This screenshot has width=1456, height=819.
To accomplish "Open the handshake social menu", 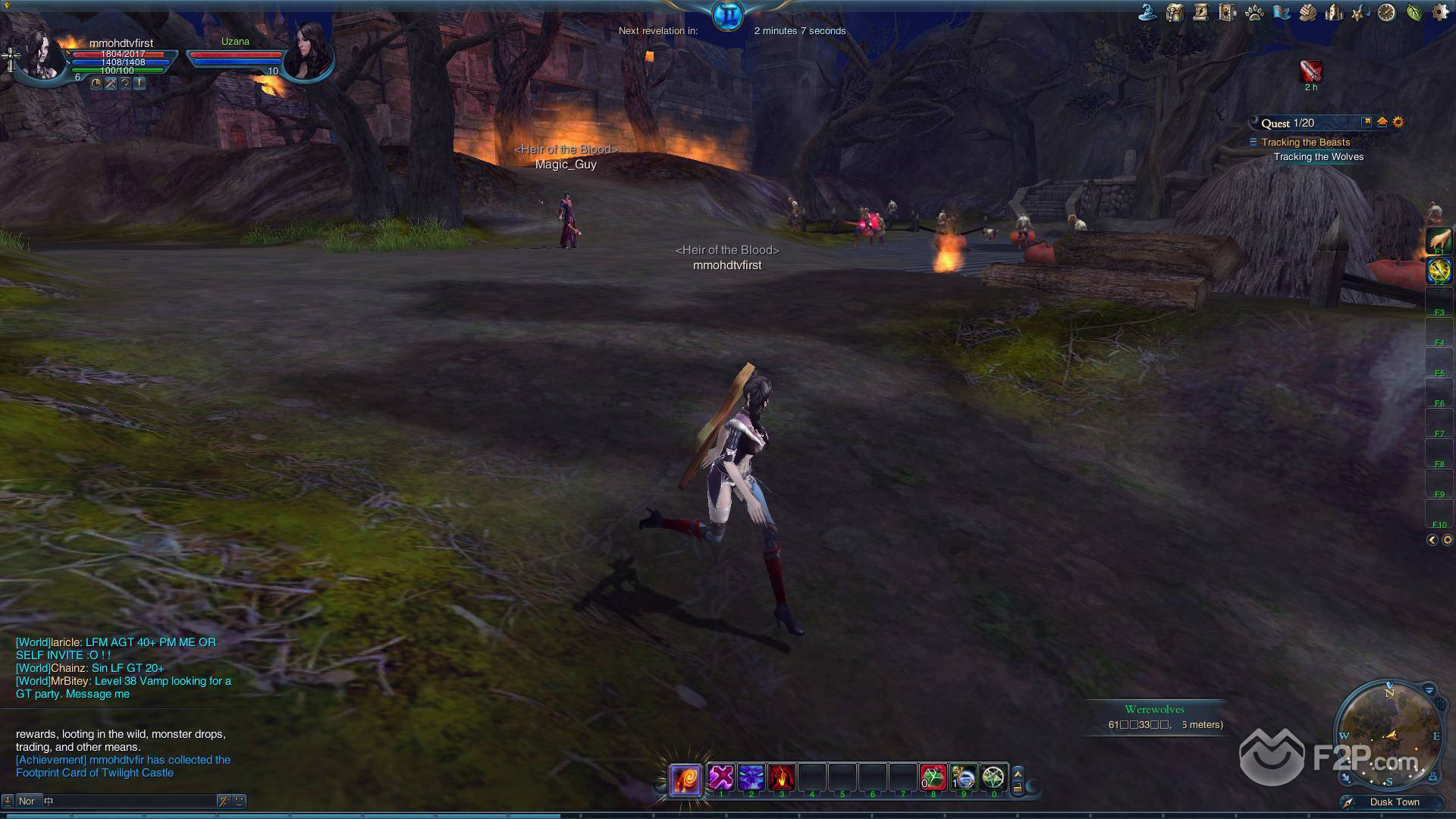I will (x=1307, y=12).
